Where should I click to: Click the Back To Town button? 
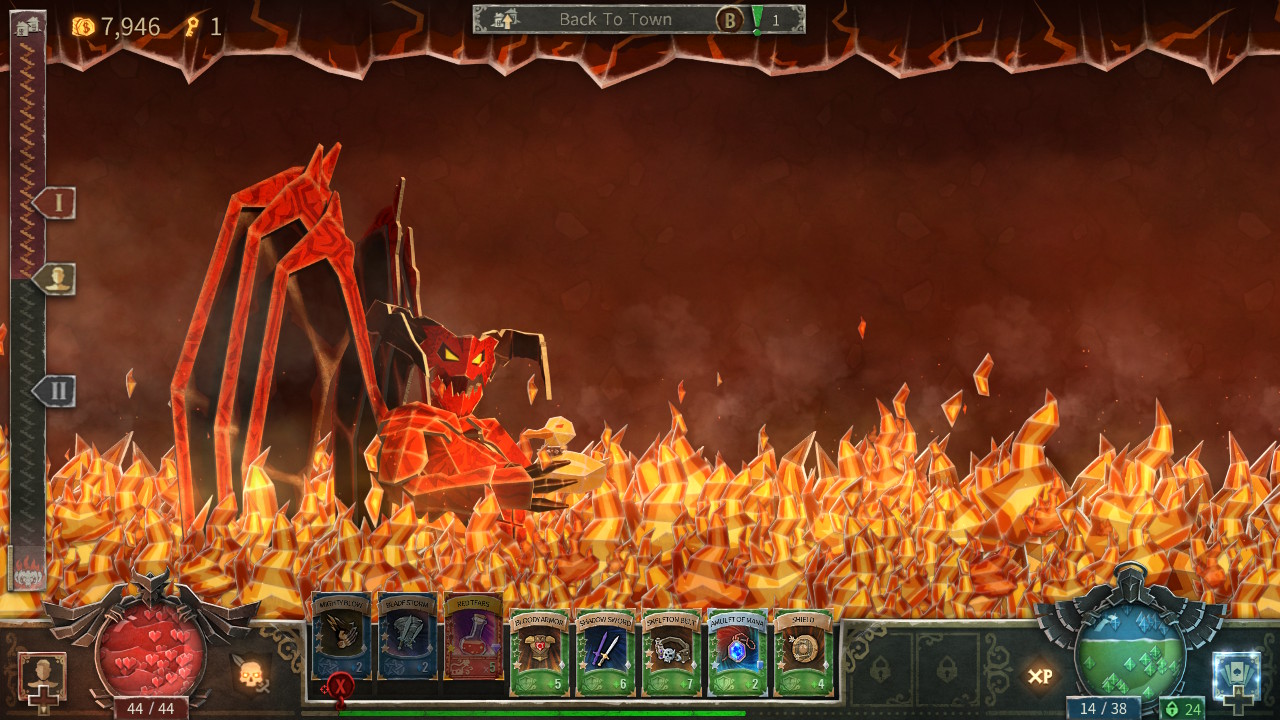tap(615, 19)
